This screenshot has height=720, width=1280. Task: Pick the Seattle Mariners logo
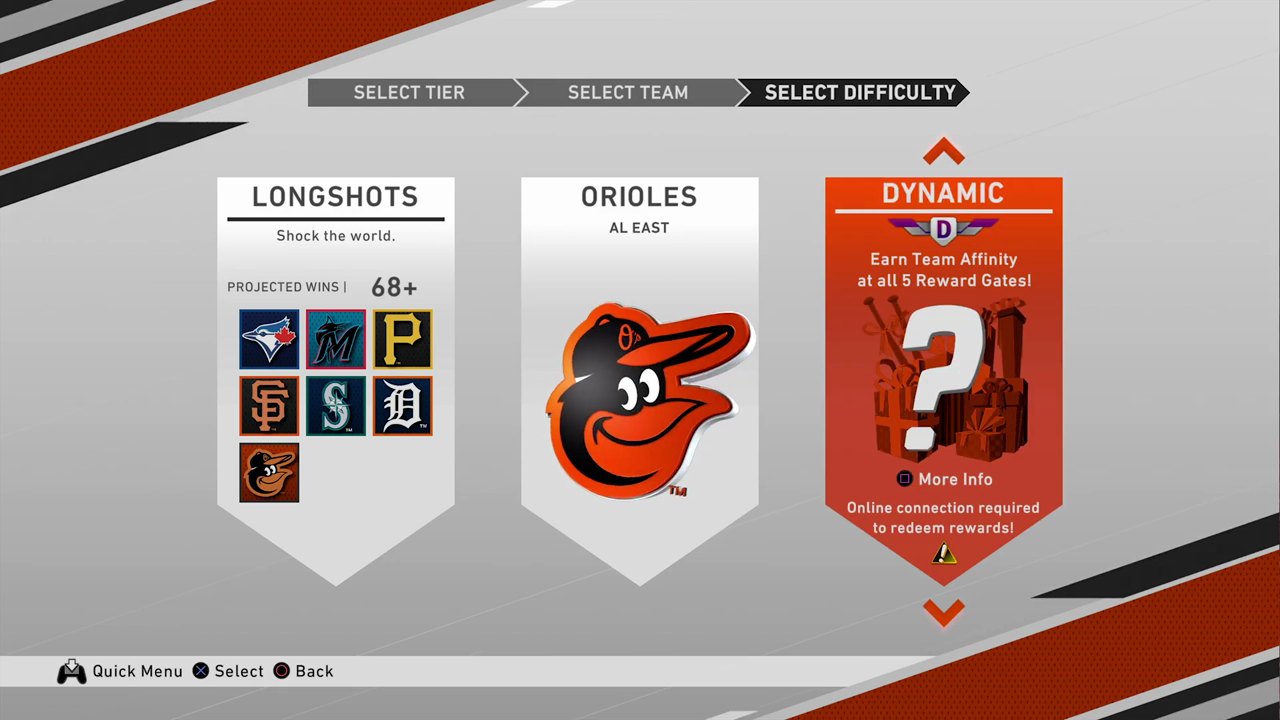(336, 406)
